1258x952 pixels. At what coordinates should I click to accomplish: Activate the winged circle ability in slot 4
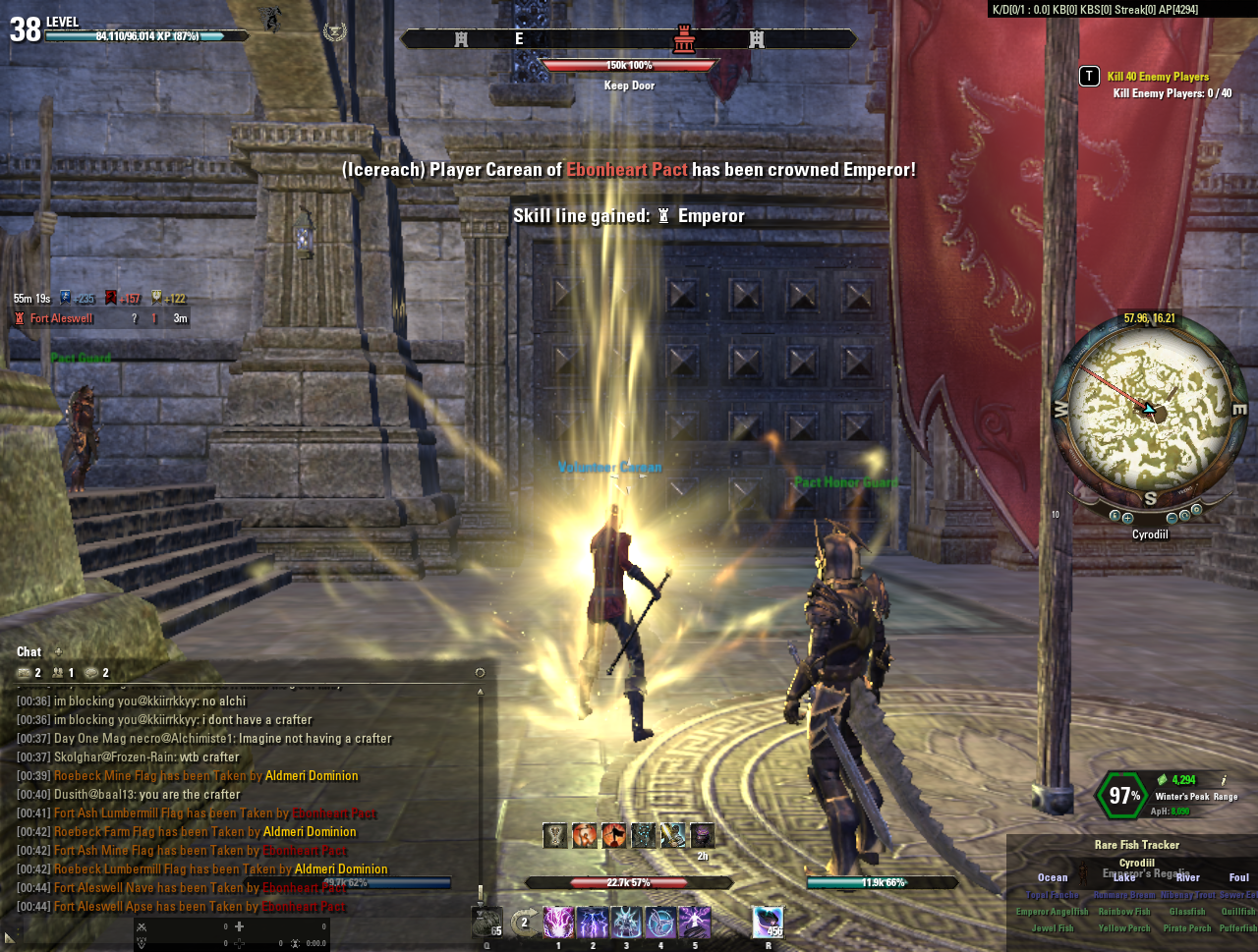tap(660, 923)
